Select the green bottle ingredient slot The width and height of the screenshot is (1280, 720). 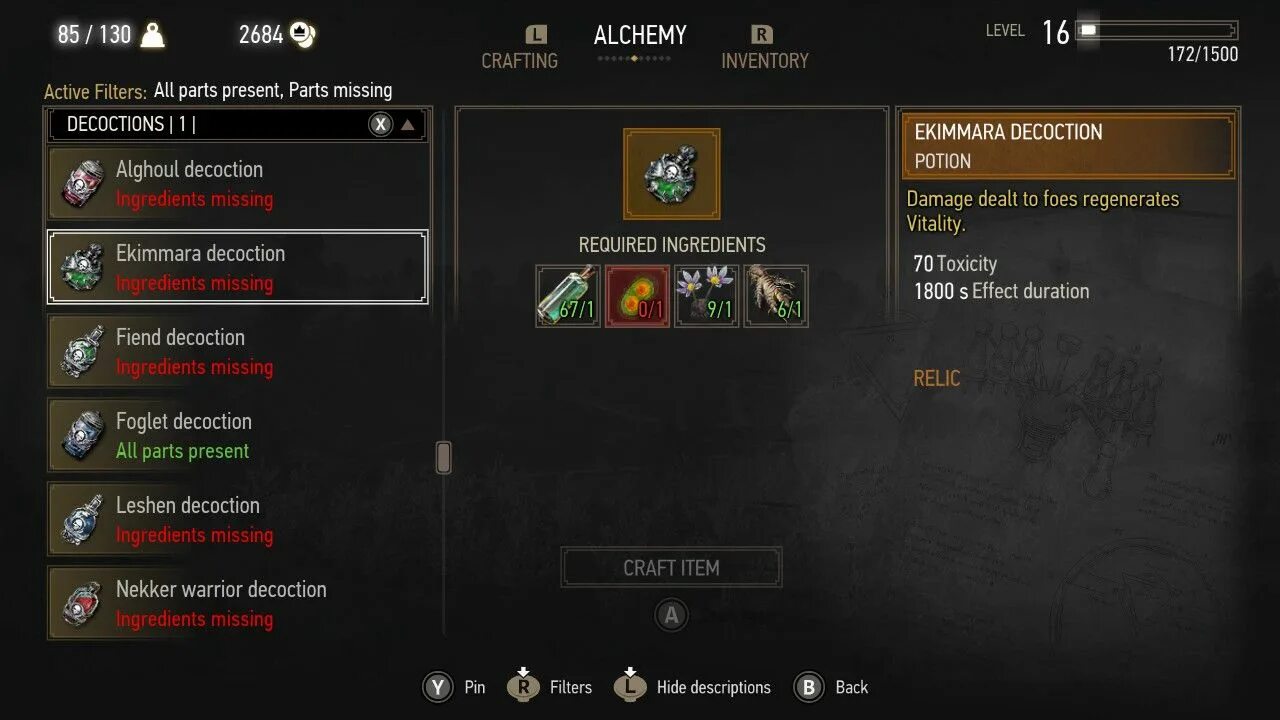pyautogui.click(x=568, y=296)
